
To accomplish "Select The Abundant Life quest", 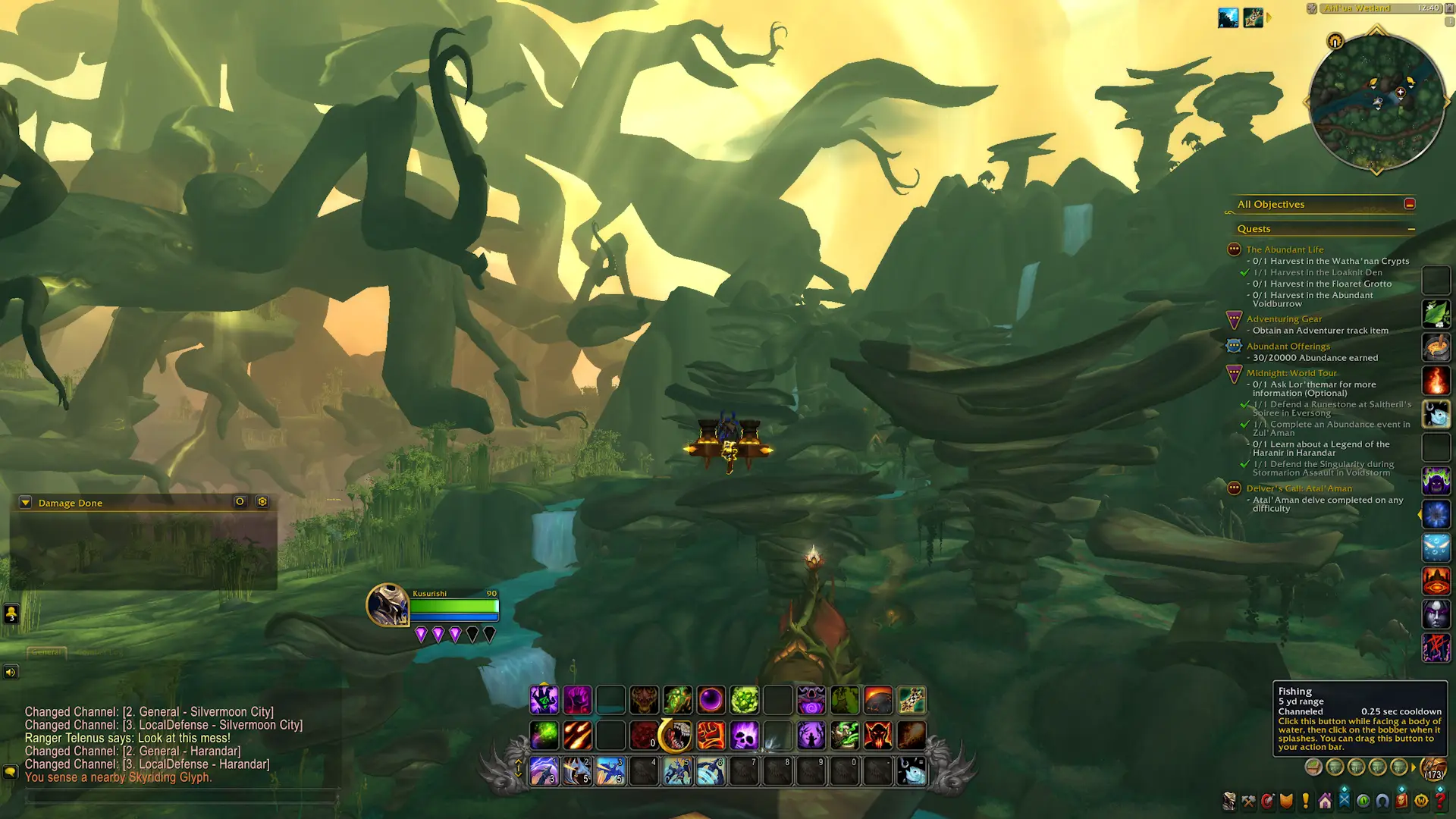I will (x=1285, y=249).
